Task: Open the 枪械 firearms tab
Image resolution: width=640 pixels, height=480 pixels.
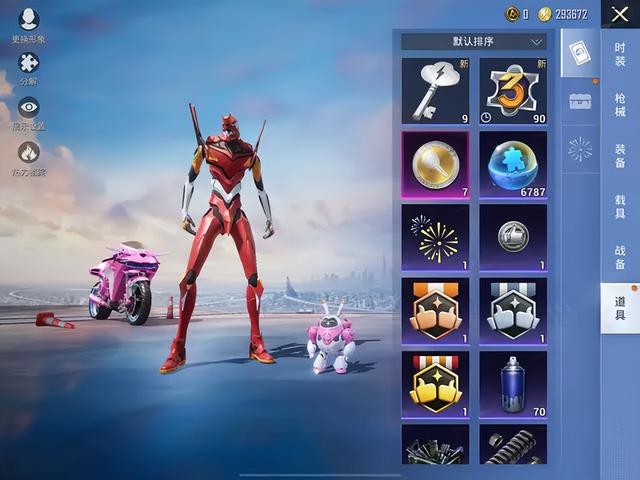Action: [x=620, y=106]
